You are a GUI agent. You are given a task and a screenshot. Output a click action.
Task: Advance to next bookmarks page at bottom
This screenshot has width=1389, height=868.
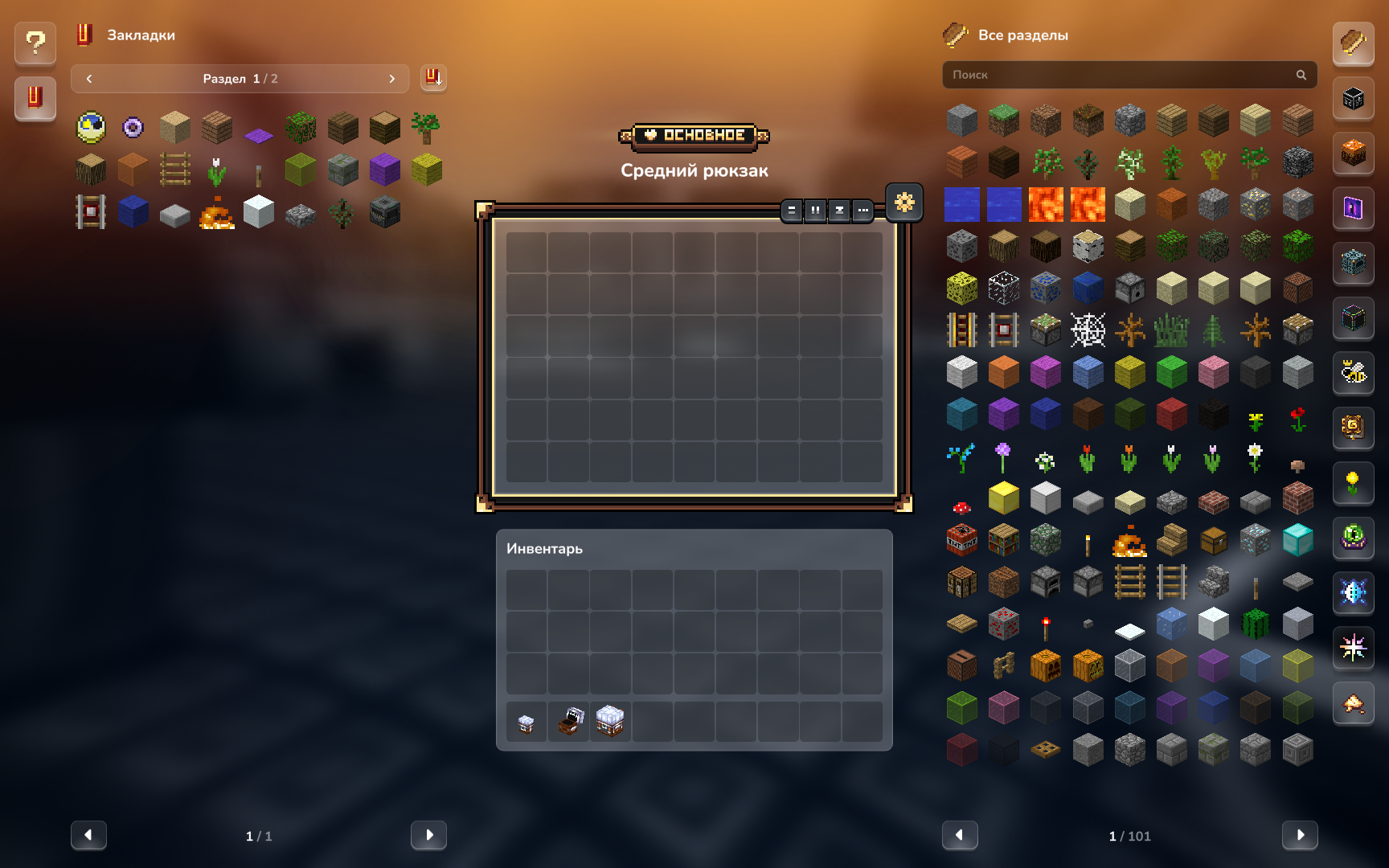point(428,835)
